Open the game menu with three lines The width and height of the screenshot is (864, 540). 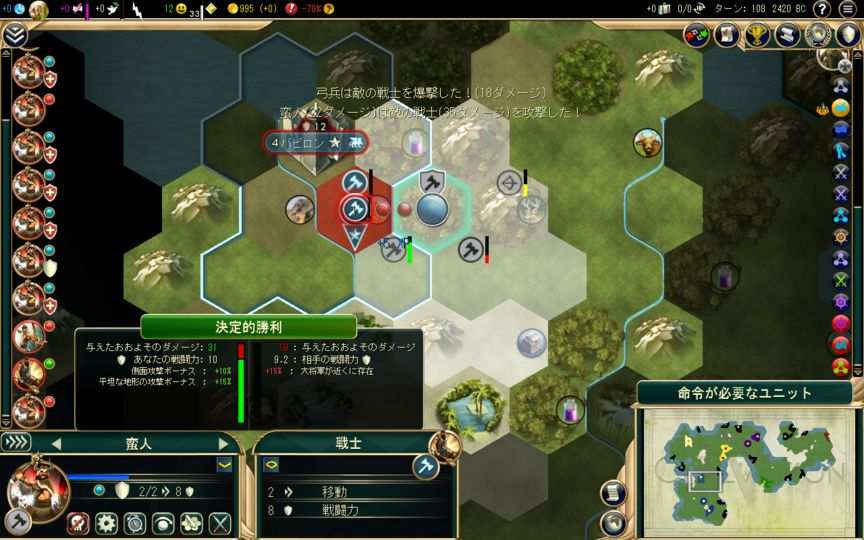coord(847,9)
